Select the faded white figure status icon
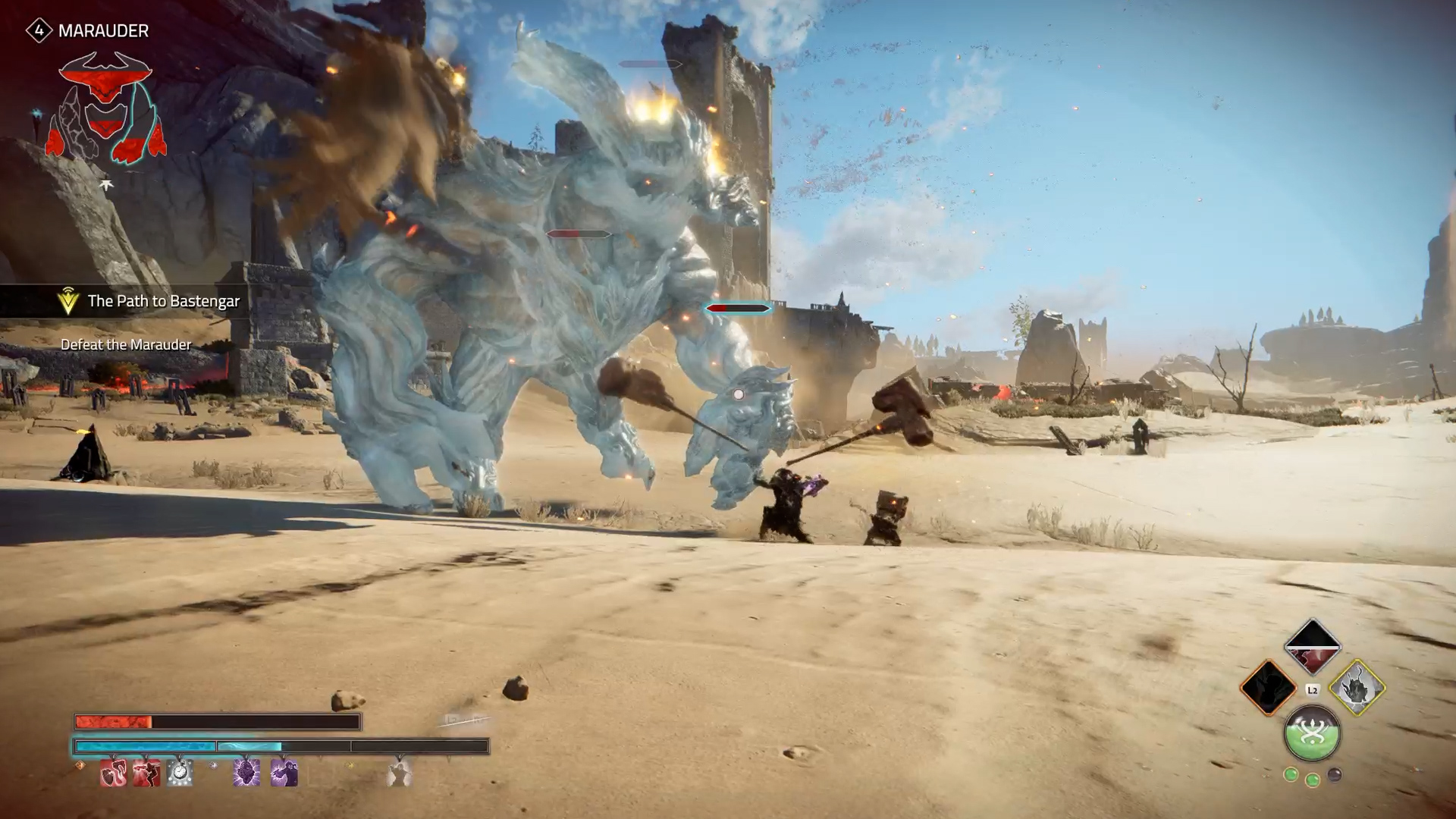 pyautogui.click(x=399, y=773)
